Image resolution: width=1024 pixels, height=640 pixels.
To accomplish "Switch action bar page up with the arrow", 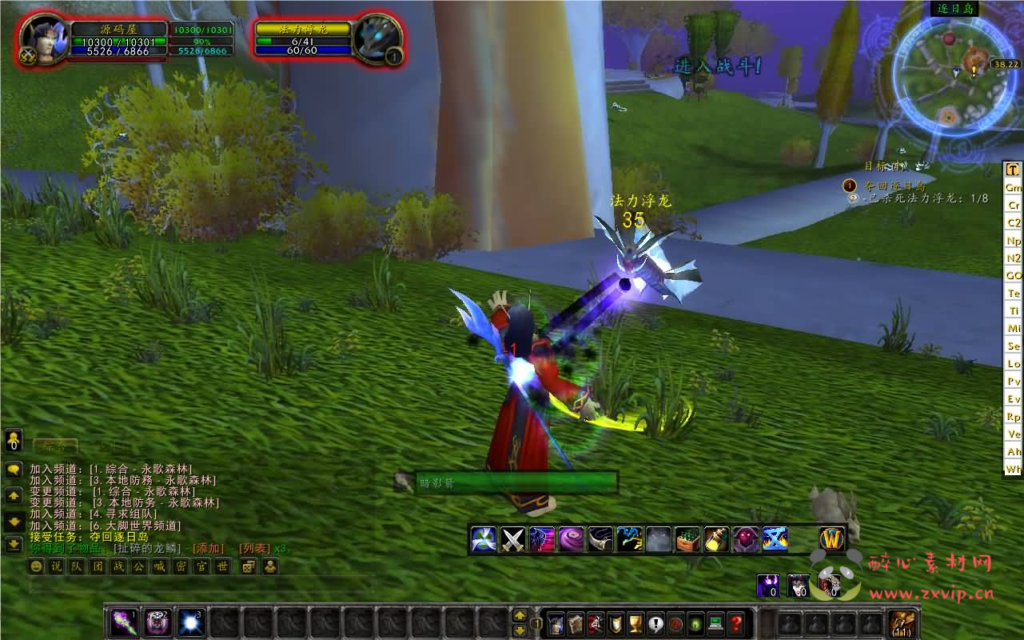I will click(519, 615).
